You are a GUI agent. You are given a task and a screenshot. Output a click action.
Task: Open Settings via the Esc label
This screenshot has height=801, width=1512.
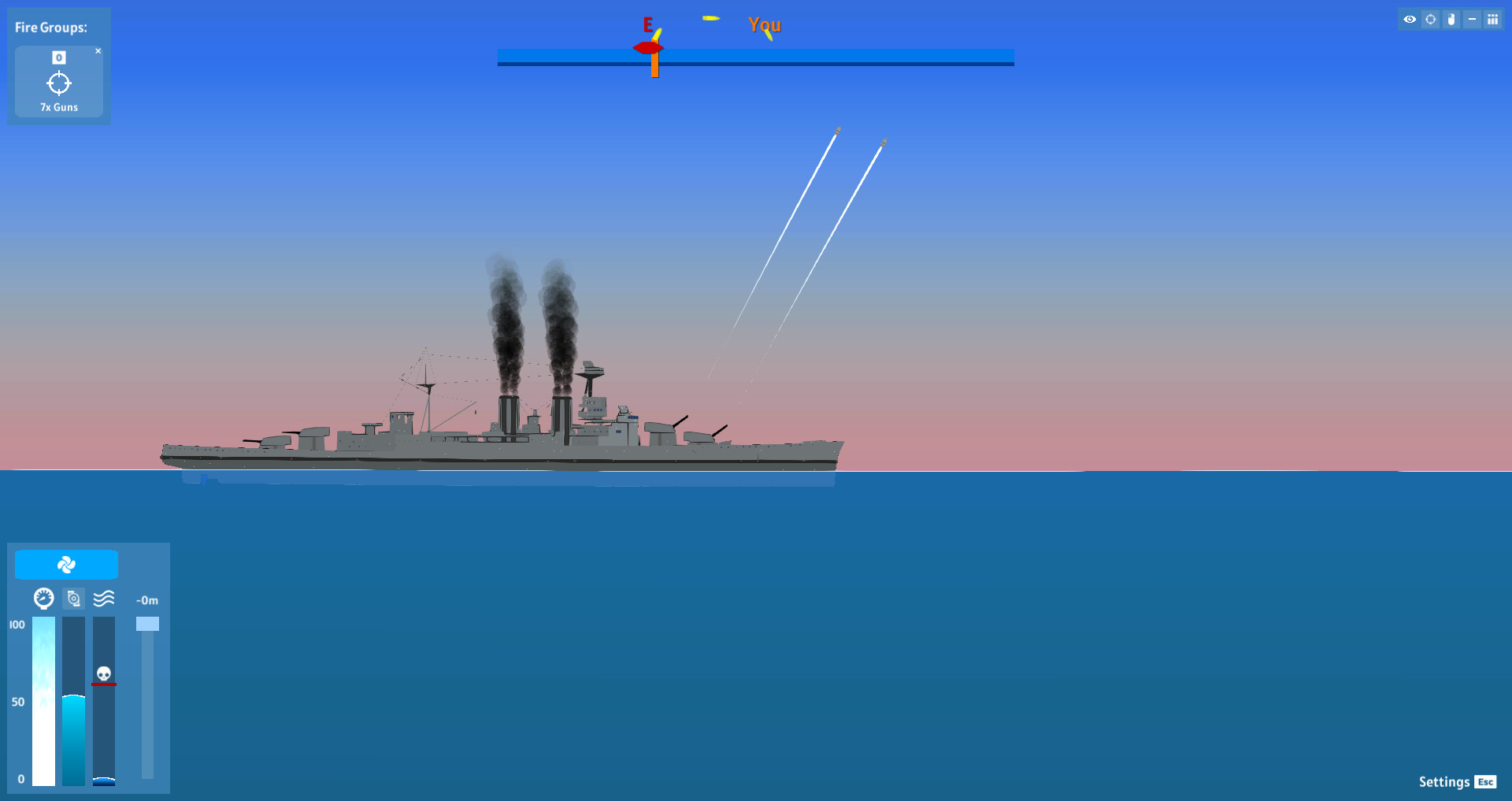1485,782
